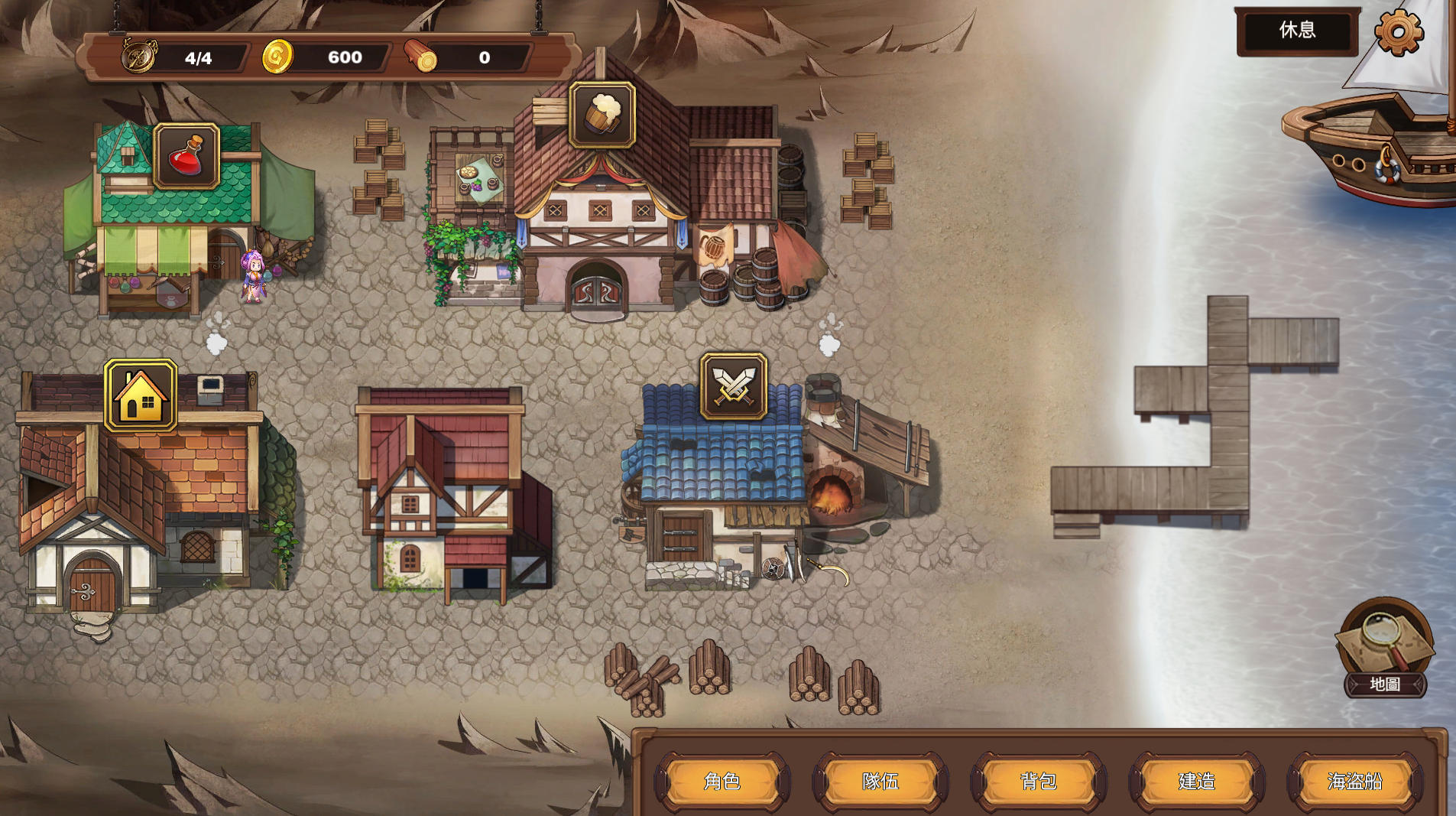1456x816 pixels.
Task: Enter the tavern via beer mug icon
Action: [602, 115]
